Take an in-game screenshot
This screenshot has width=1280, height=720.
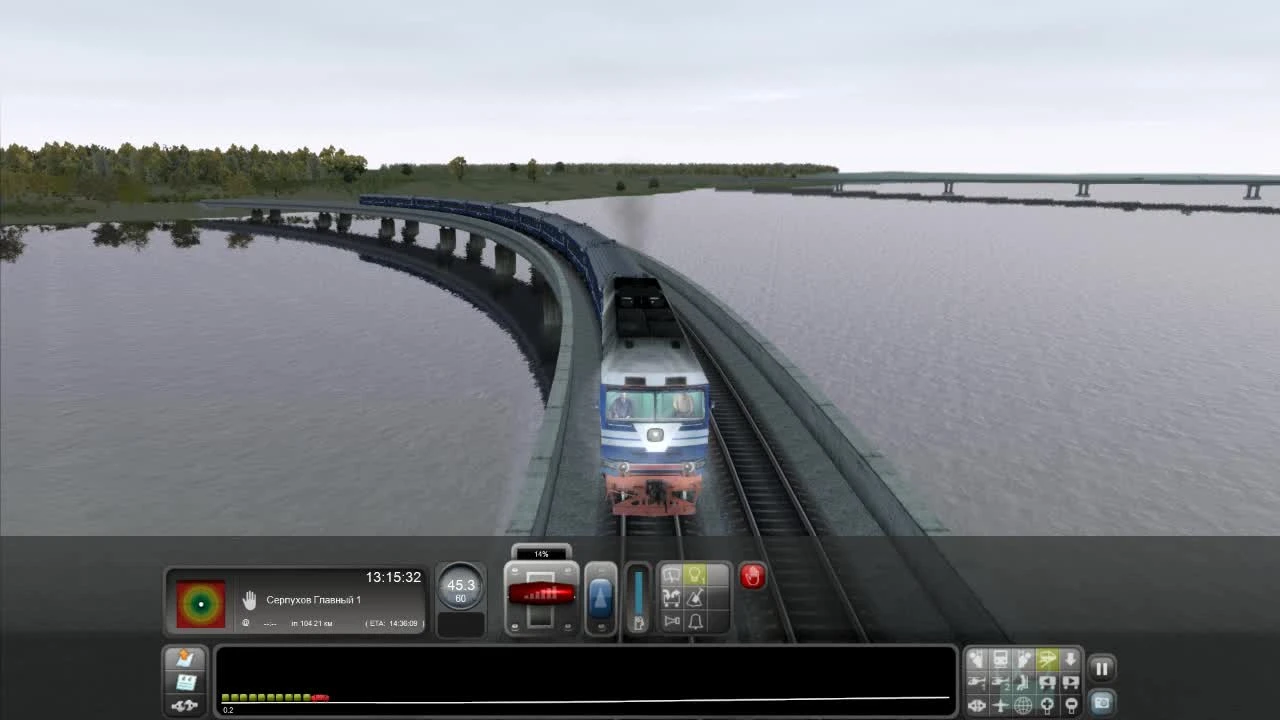coord(1102,702)
